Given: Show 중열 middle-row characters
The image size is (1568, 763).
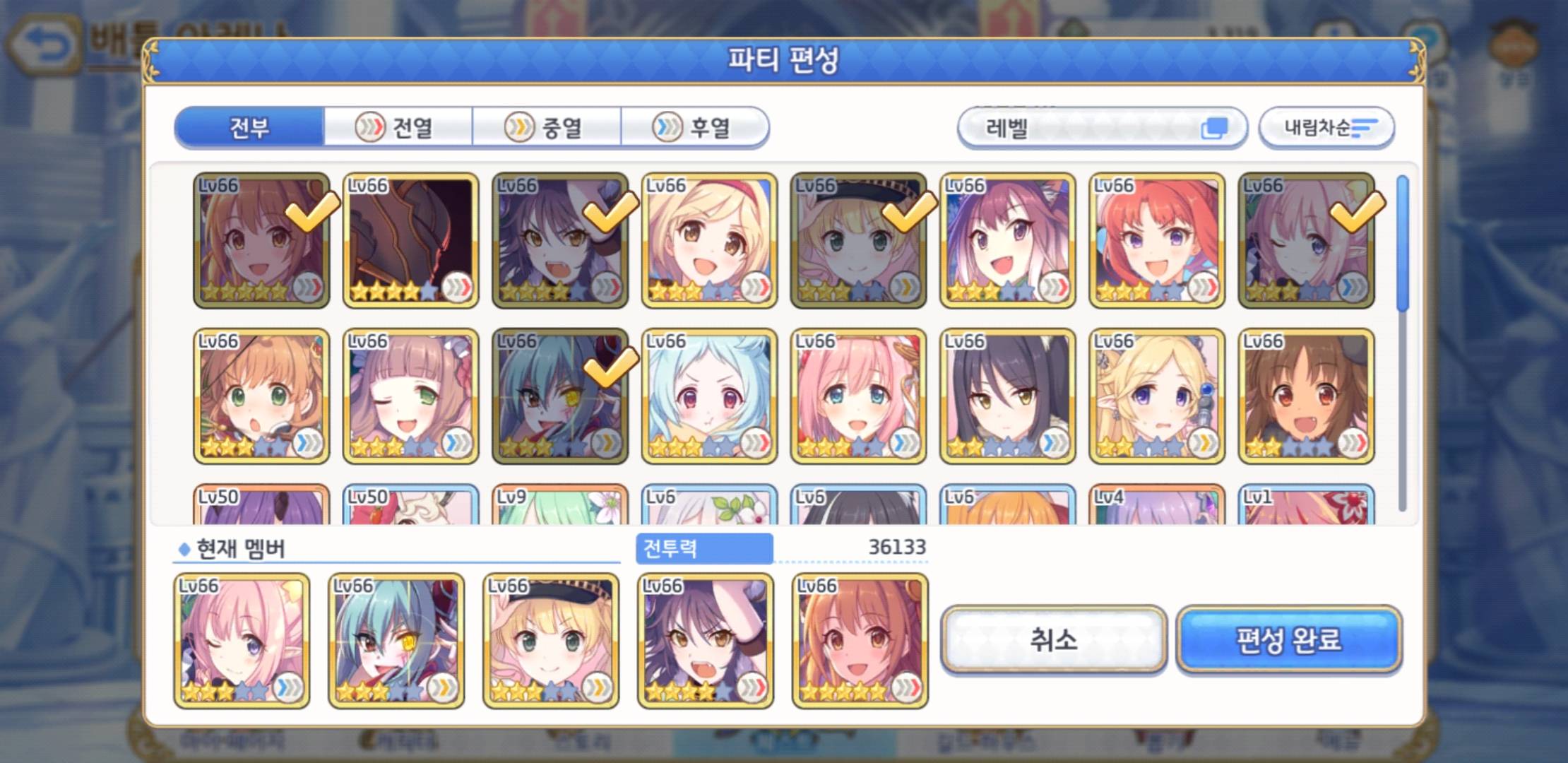Looking at the screenshot, I should (547, 128).
